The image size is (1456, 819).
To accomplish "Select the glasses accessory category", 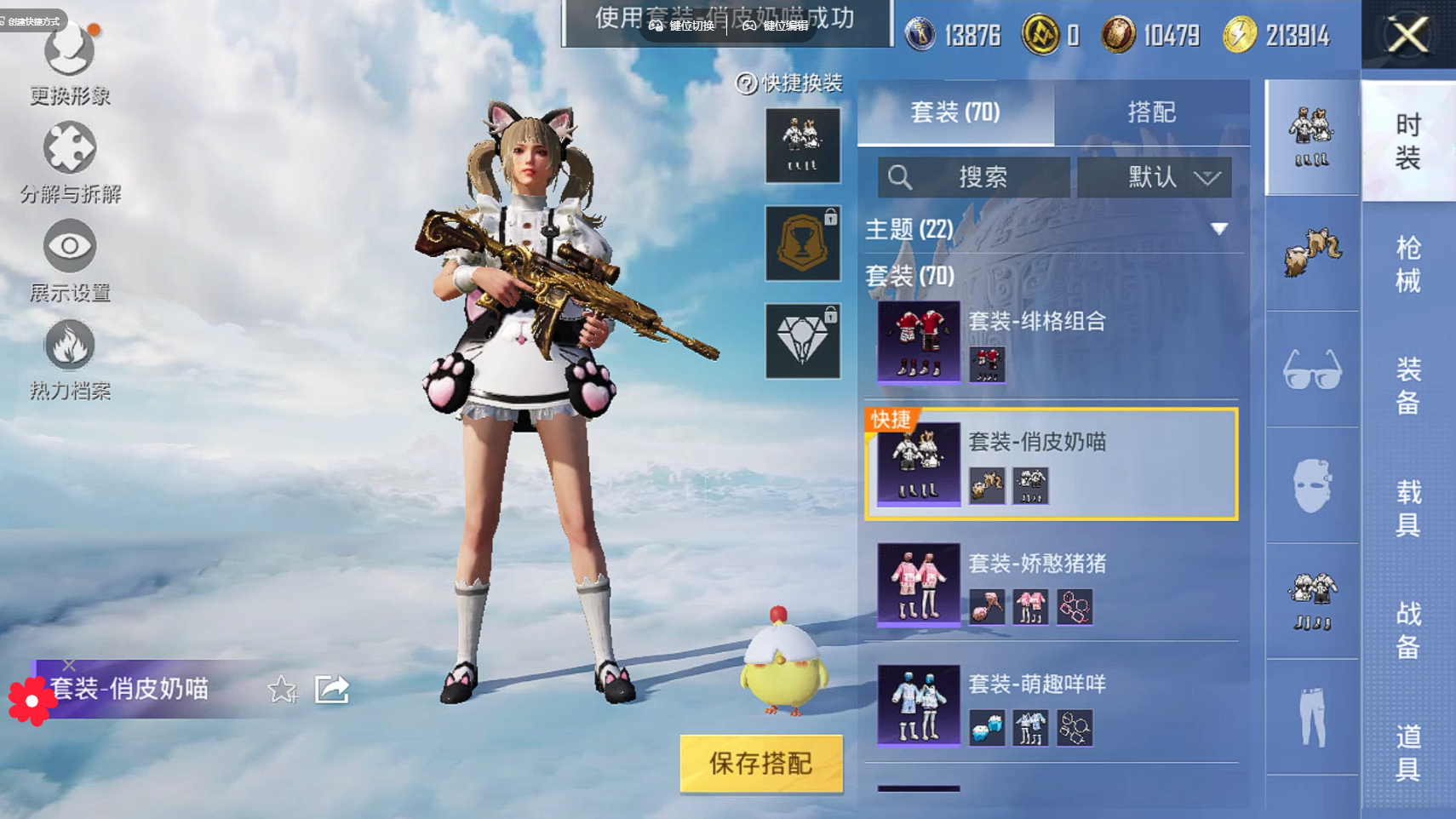I will click(x=1311, y=369).
